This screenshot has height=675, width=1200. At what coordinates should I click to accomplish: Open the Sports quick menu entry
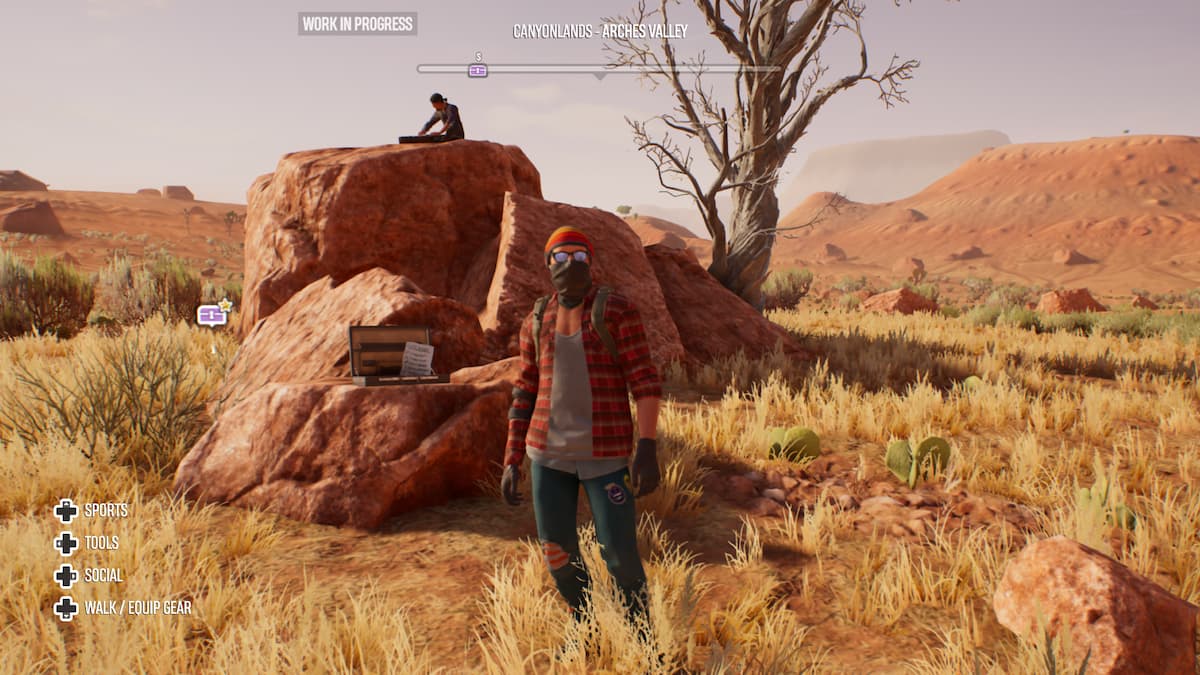91,511
